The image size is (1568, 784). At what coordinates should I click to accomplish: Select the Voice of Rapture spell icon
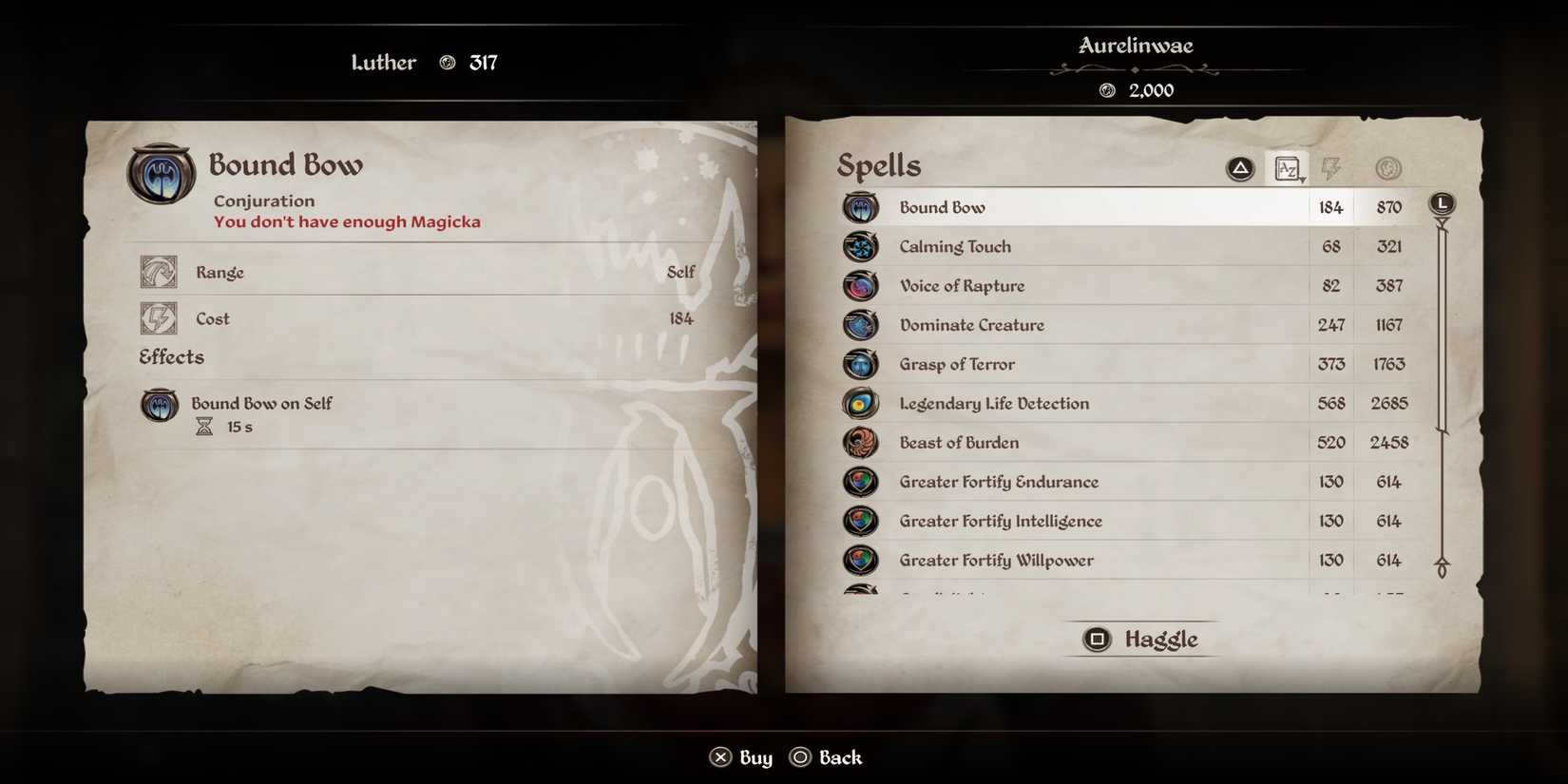861,285
